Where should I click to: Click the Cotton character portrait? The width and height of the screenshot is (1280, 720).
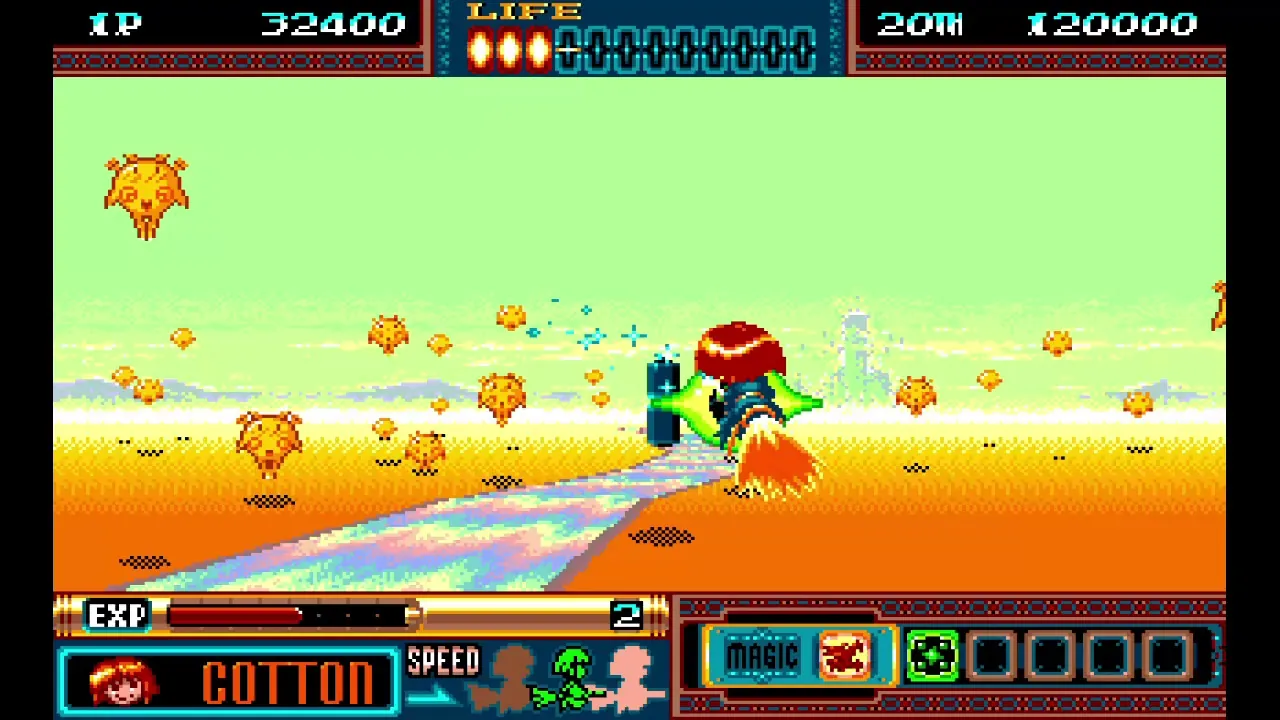tap(125, 680)
